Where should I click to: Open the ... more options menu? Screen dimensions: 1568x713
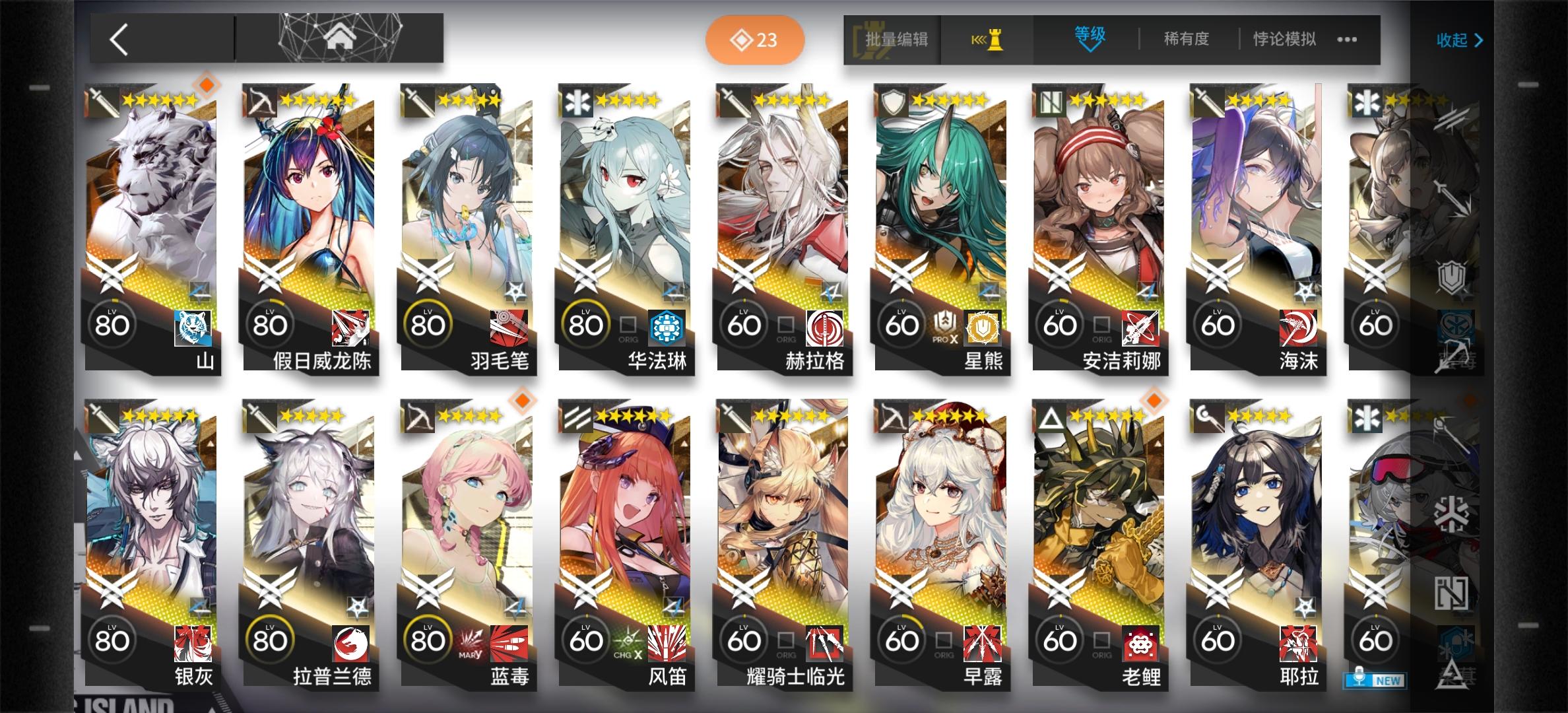[1348, 40]
